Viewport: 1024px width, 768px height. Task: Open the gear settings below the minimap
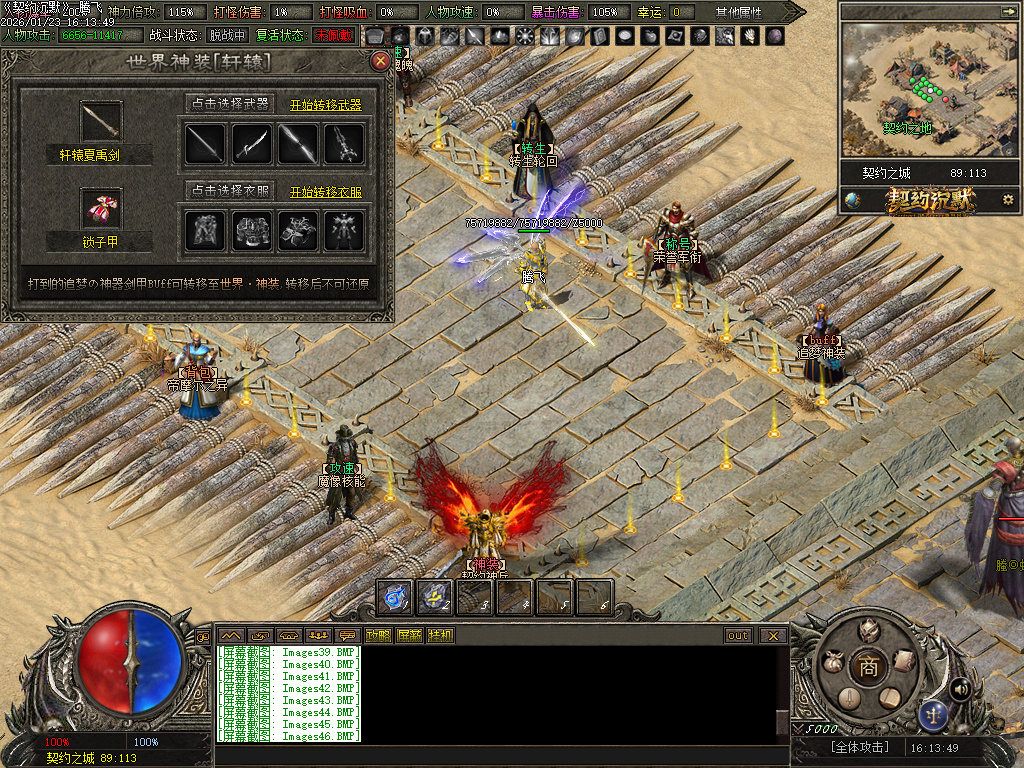pos(1007,200)
